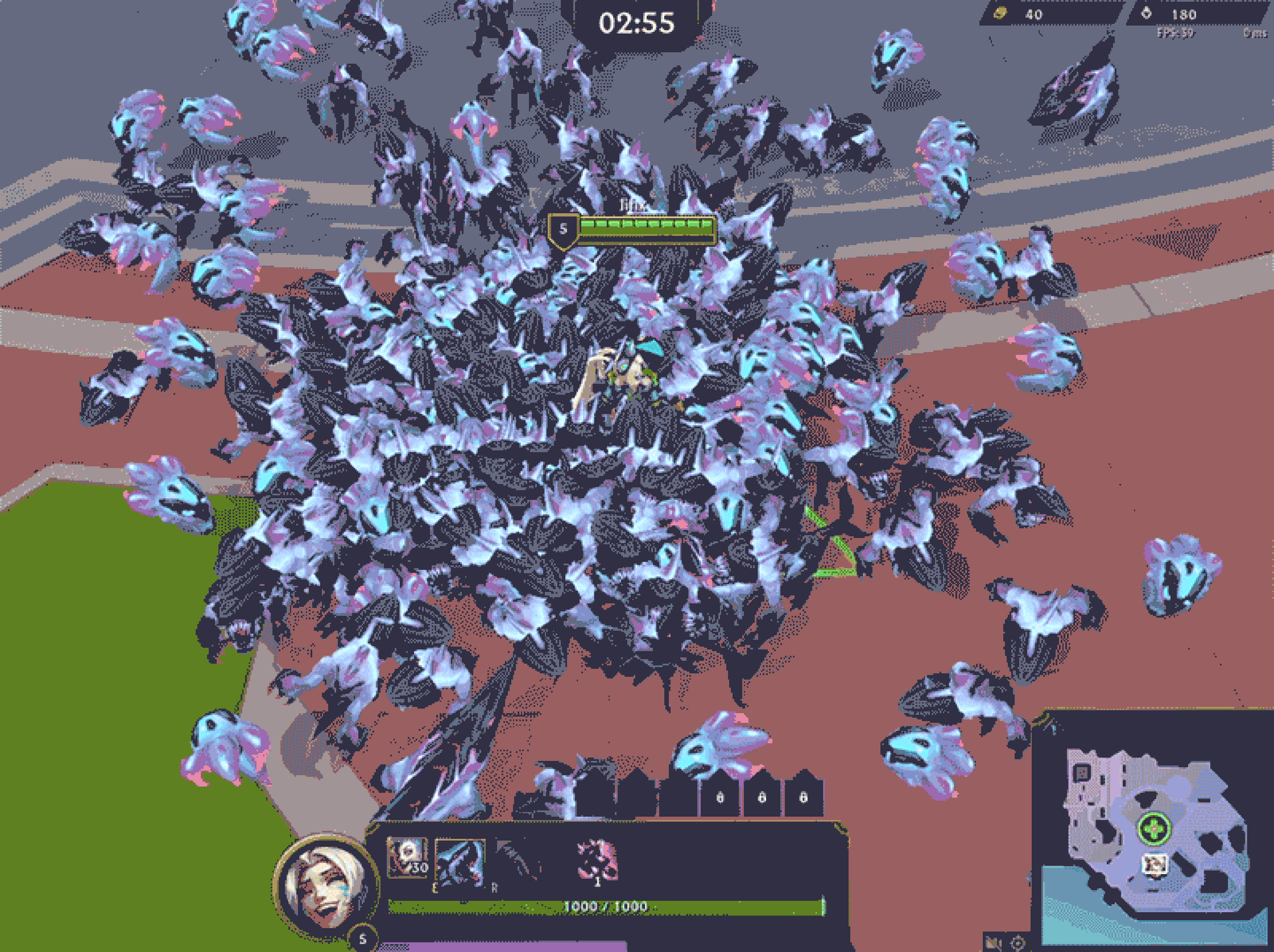This screenshot has width=1274, height=952.
Task: Select the skull ability icon showing 30
Action: 408,858
